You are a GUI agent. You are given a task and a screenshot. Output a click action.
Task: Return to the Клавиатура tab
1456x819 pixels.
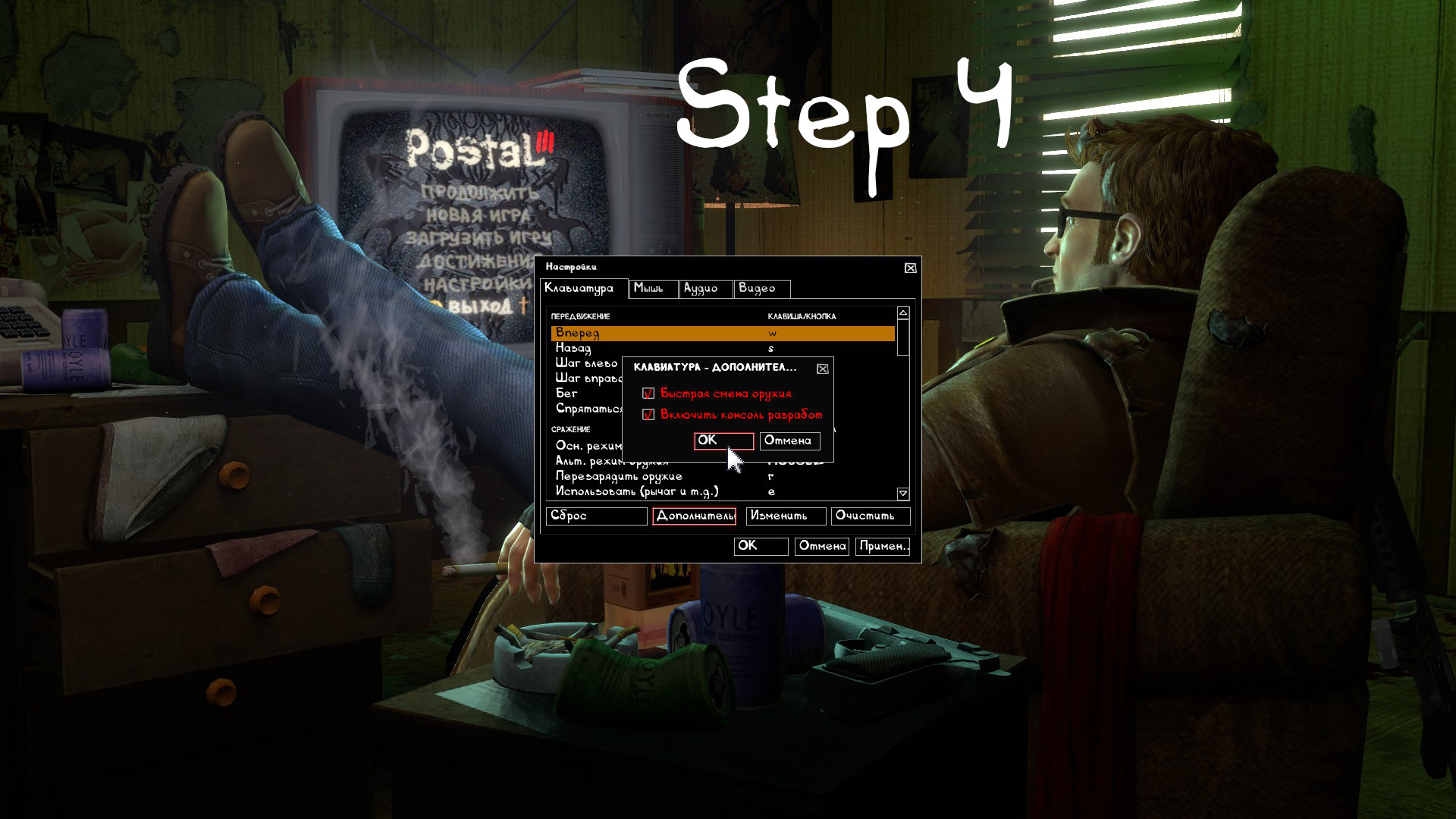pos(580,289)
